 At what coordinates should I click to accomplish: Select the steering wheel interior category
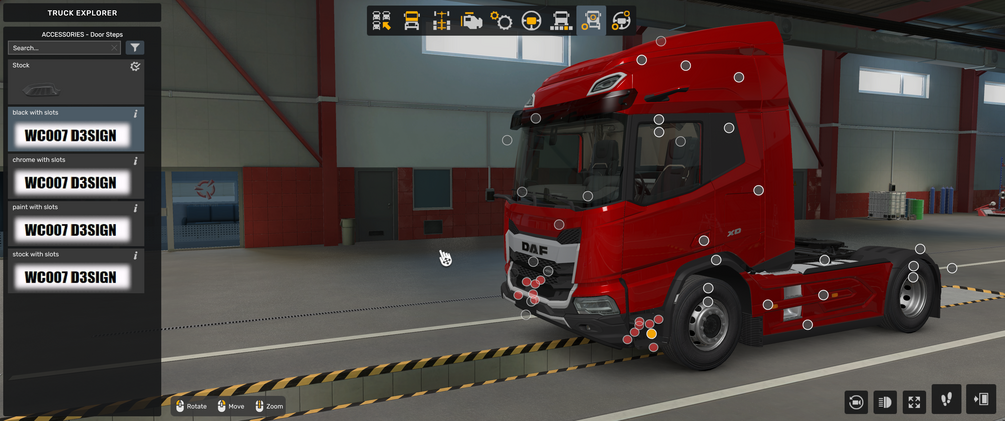[x=531, y=20]
